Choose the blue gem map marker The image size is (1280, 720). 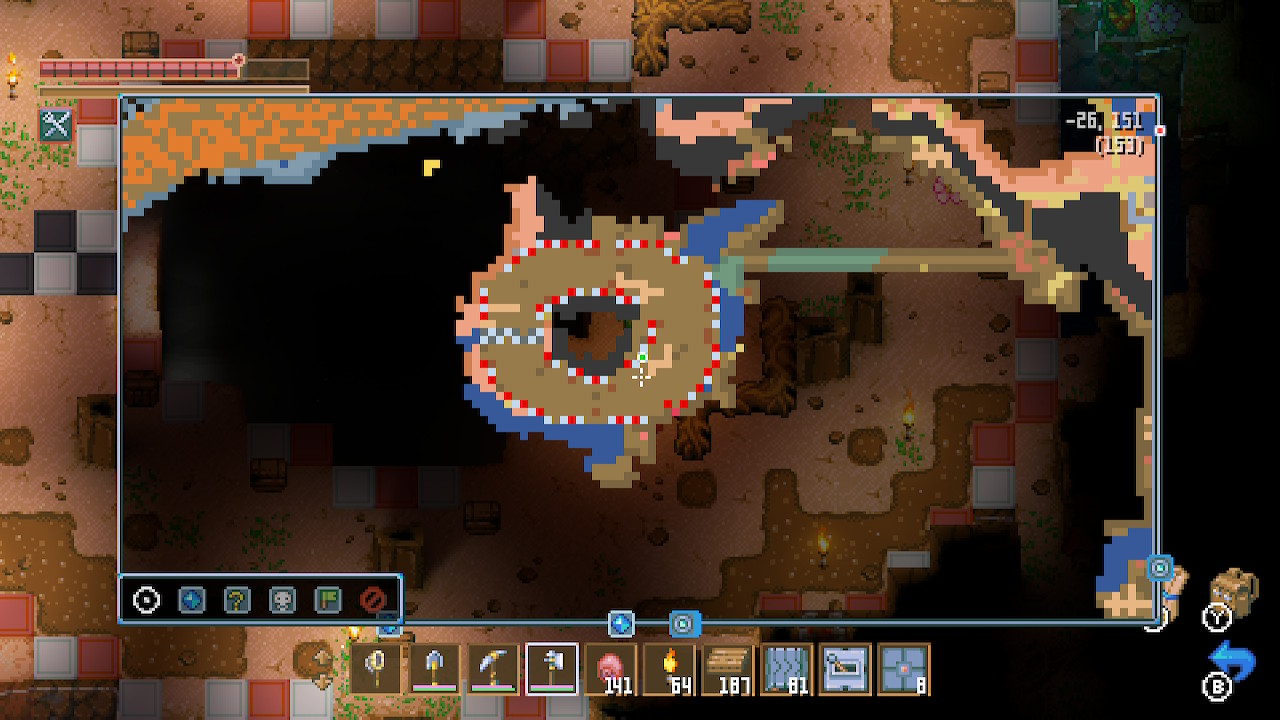[191, 600]
